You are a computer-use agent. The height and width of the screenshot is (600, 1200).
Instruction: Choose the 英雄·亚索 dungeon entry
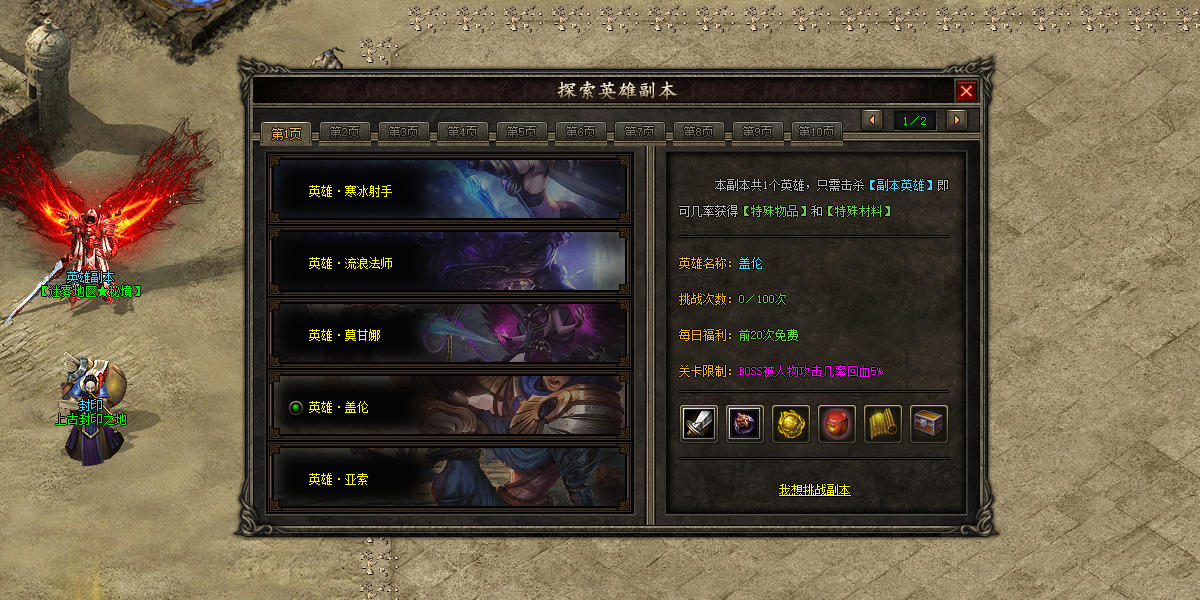tap(449, 480)
